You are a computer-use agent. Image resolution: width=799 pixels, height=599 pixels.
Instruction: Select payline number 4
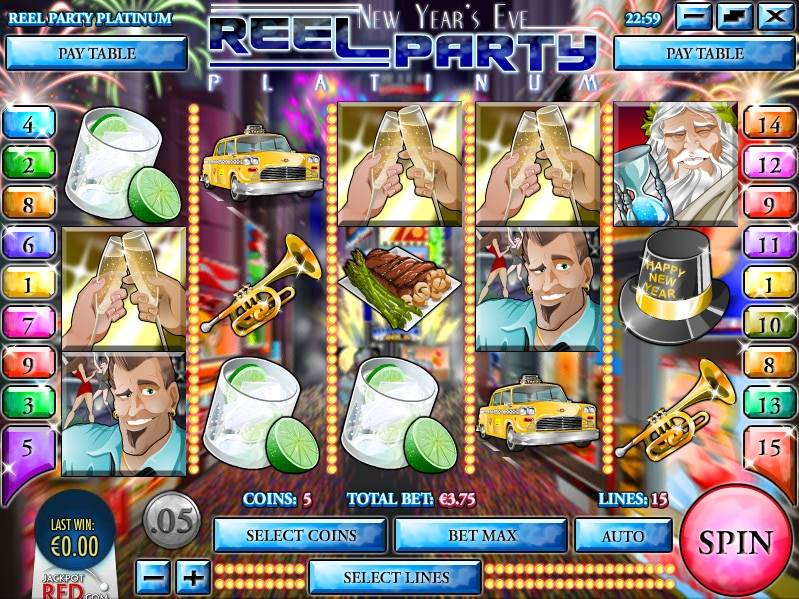(x=27, y=125)
